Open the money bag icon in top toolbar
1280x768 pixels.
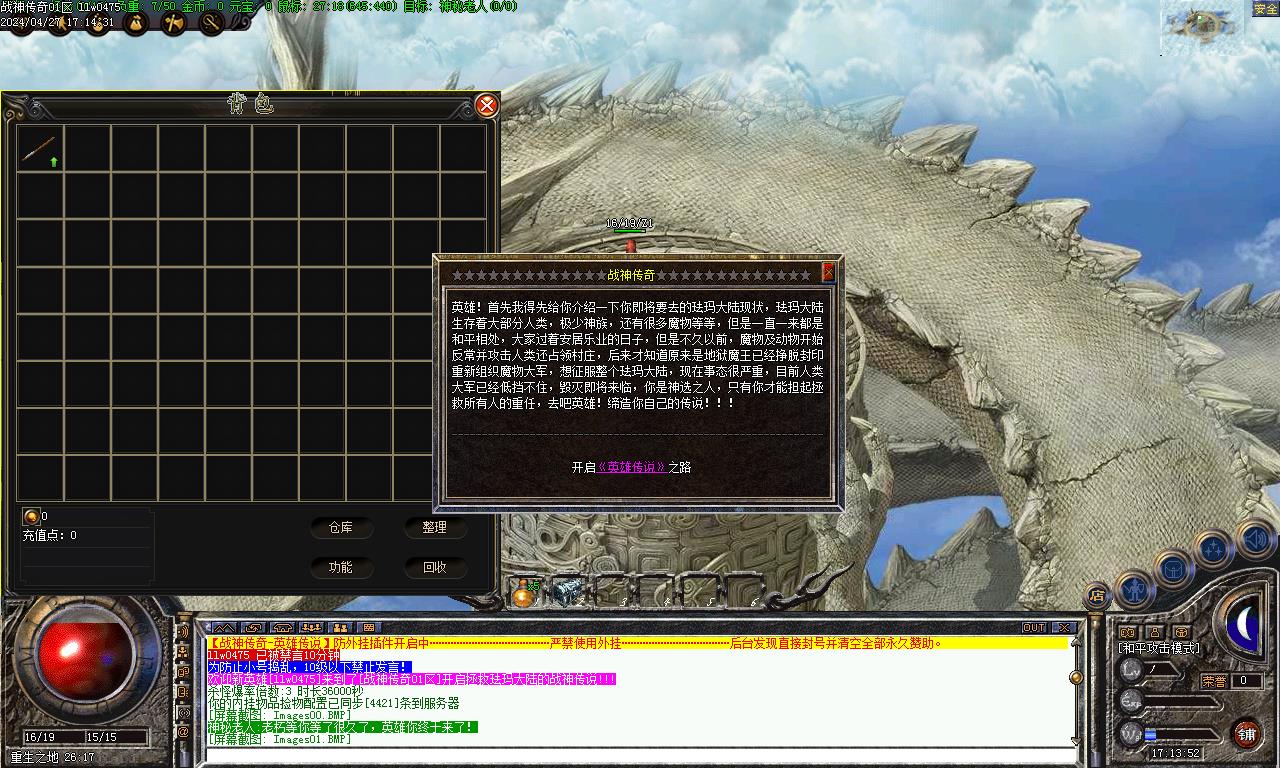tap(135, 24)
